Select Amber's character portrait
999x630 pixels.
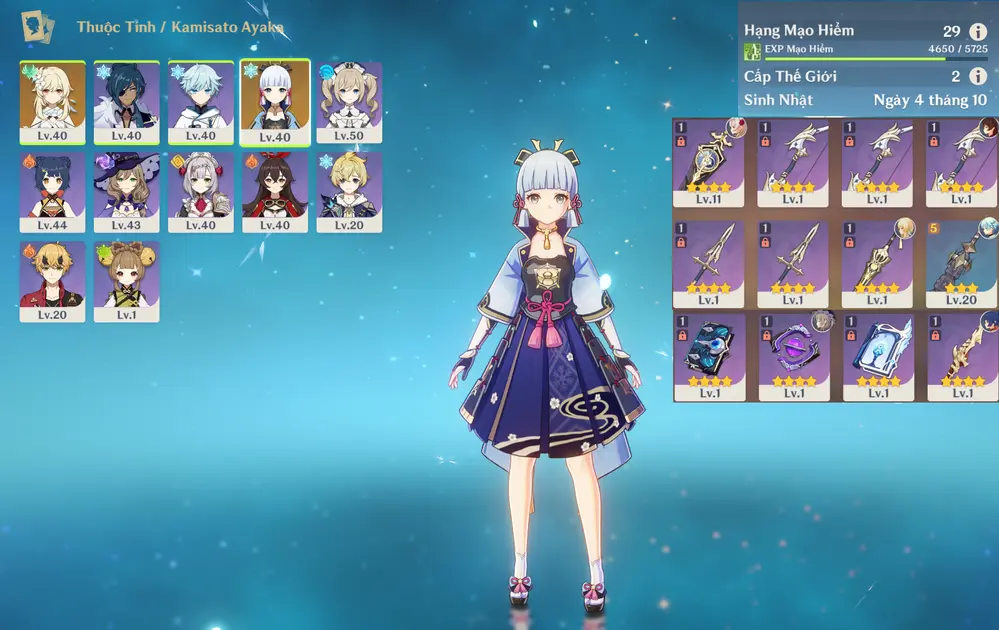(274, 192)
